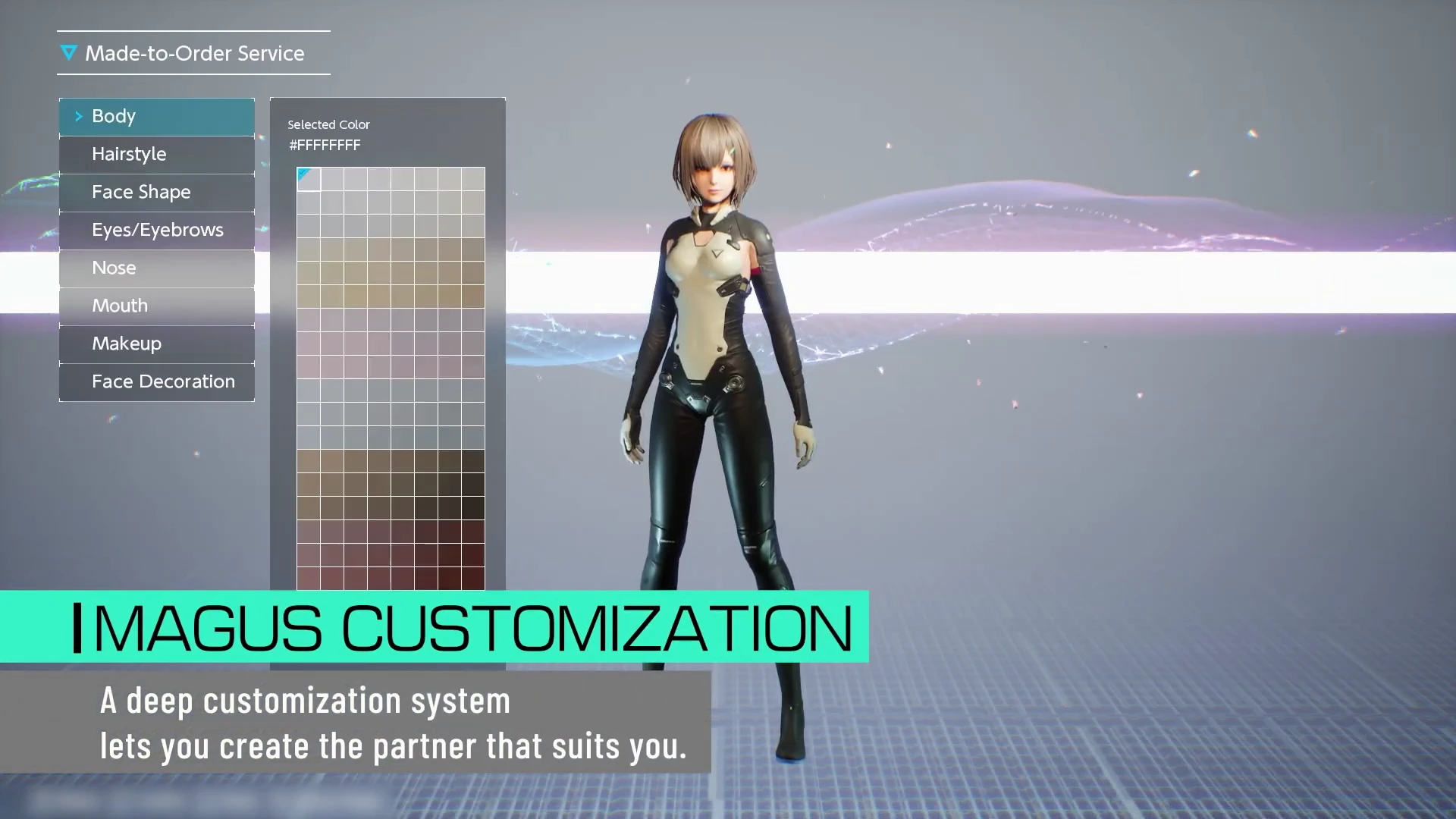Open the Hairstyle category
The height and width of the screenshot is (819, 1456).
click(157, 155)
